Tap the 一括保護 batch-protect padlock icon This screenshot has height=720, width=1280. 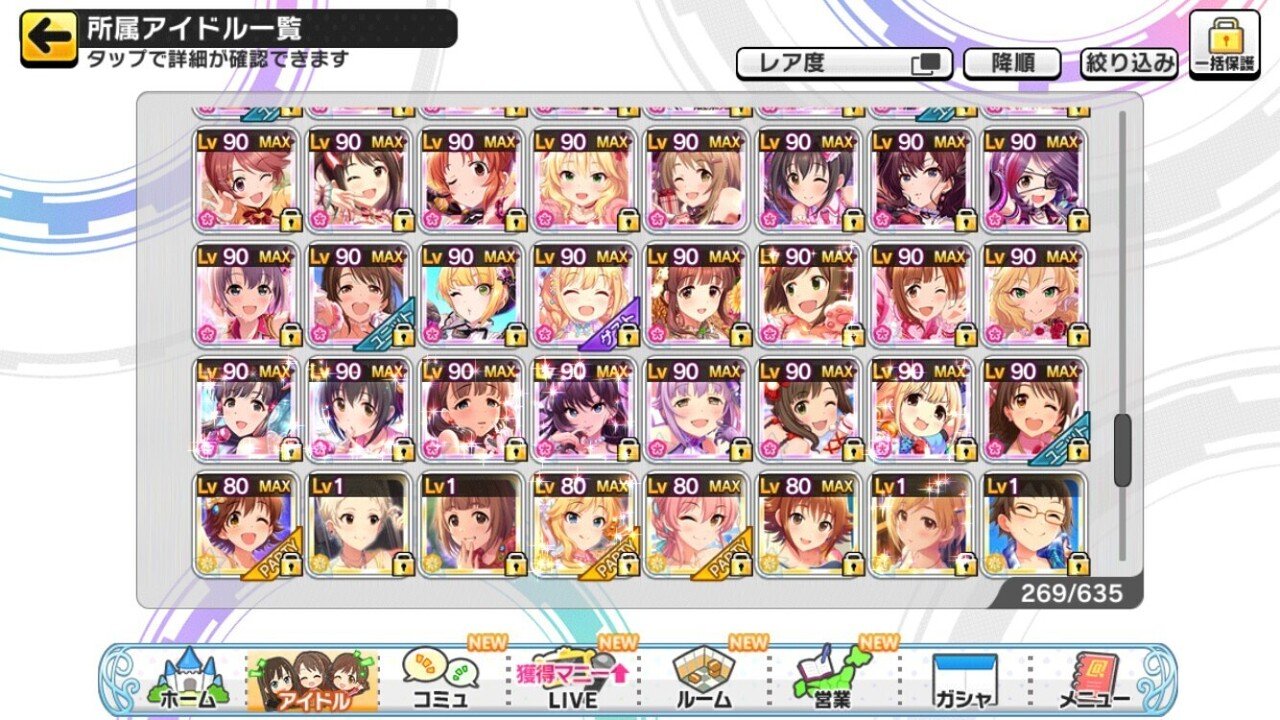1226,45
